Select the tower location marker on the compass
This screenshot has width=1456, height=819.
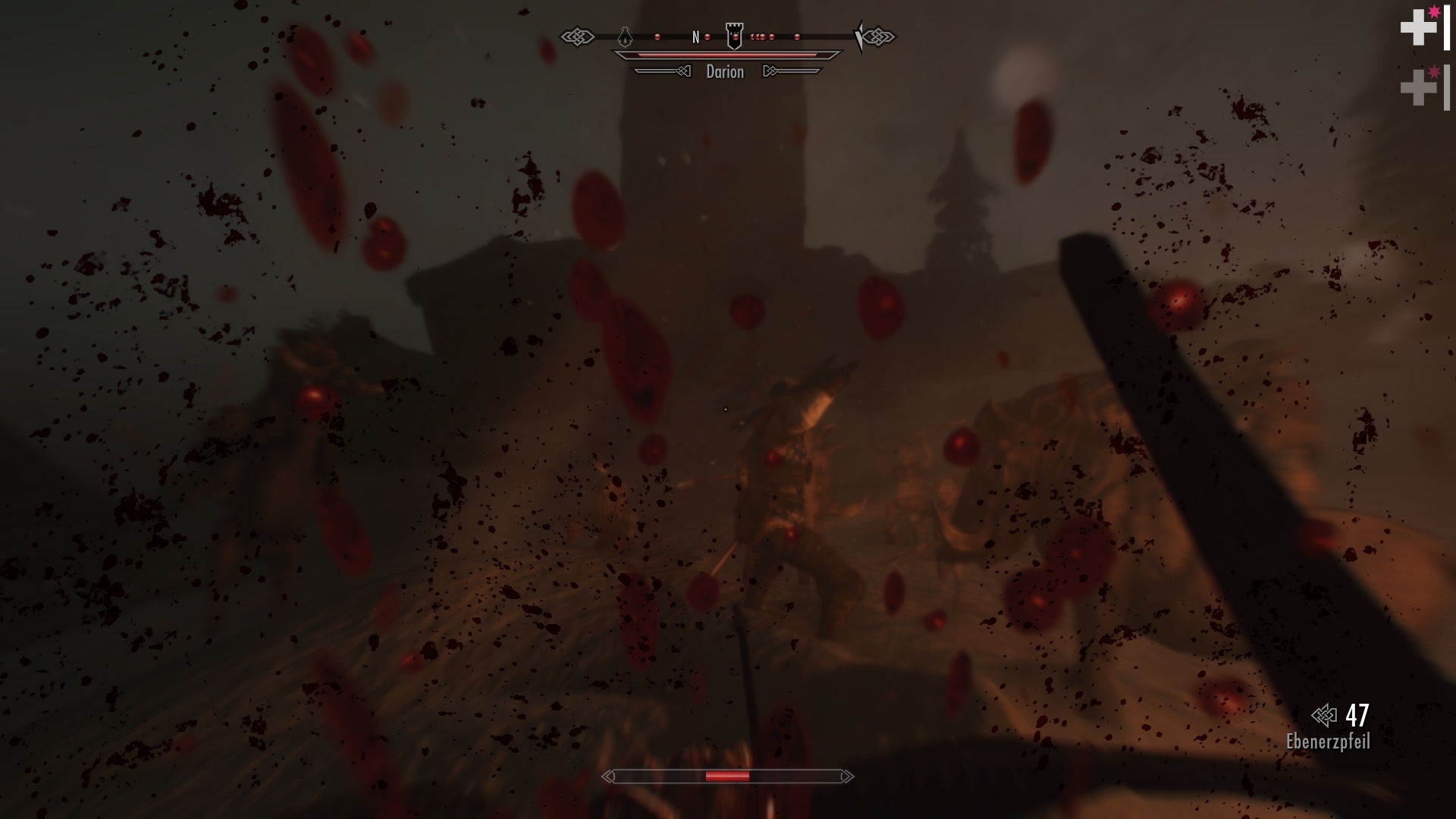coord(735,36)
